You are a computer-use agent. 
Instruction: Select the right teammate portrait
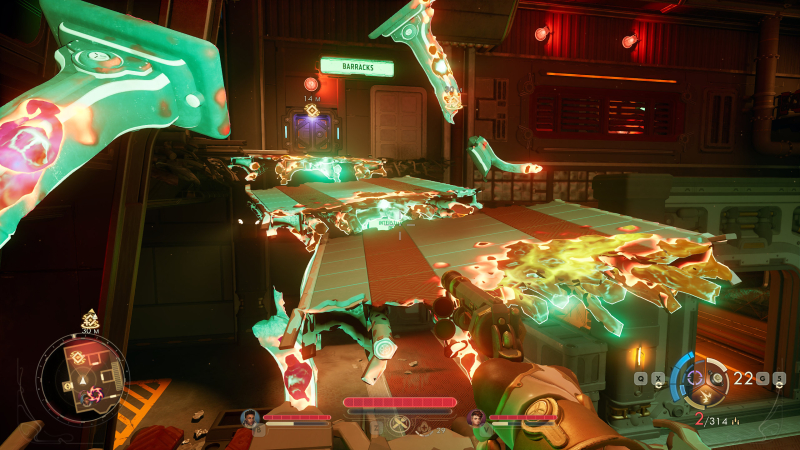point(476,417)
